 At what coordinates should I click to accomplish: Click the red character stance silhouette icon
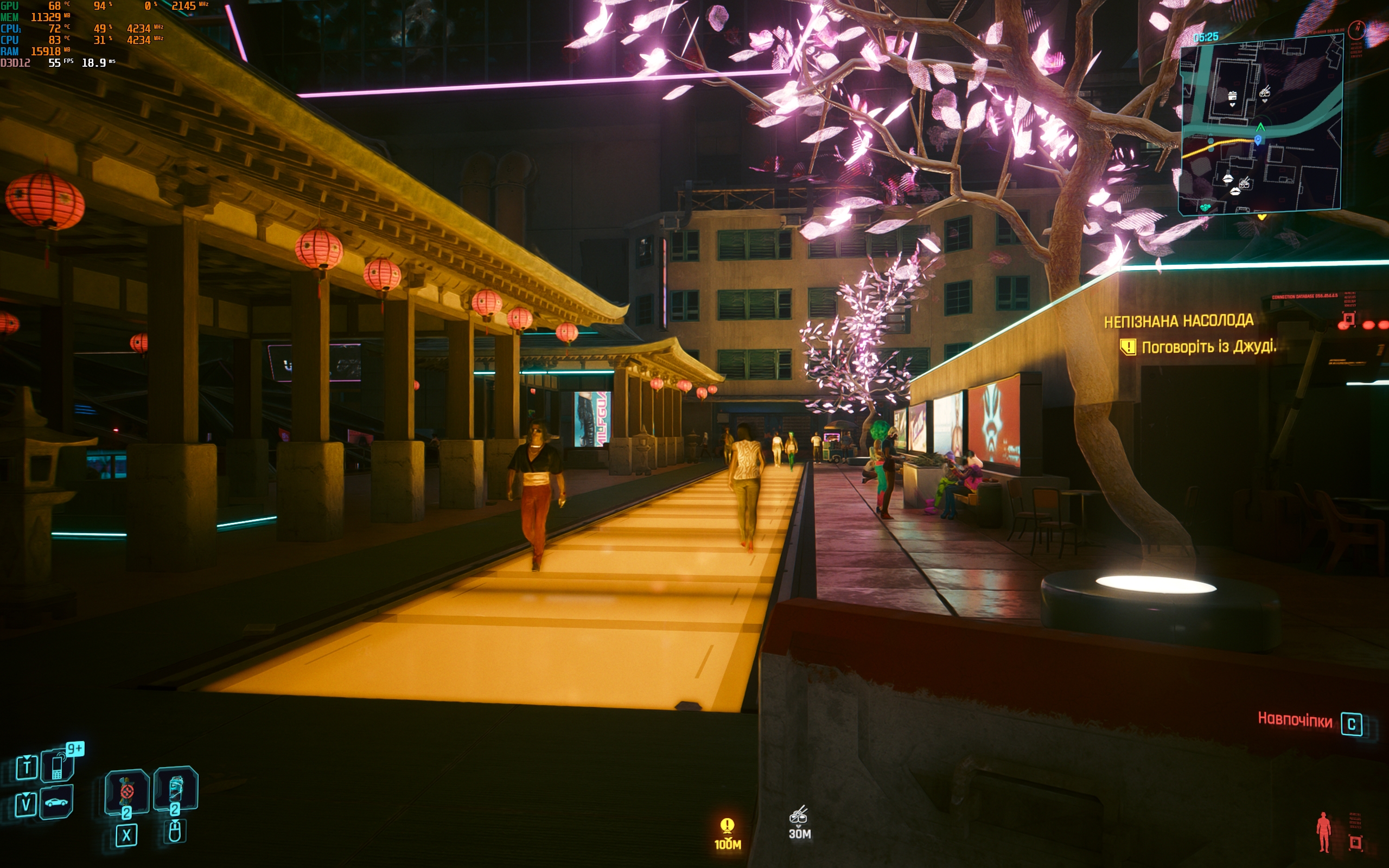(1323, 831)
